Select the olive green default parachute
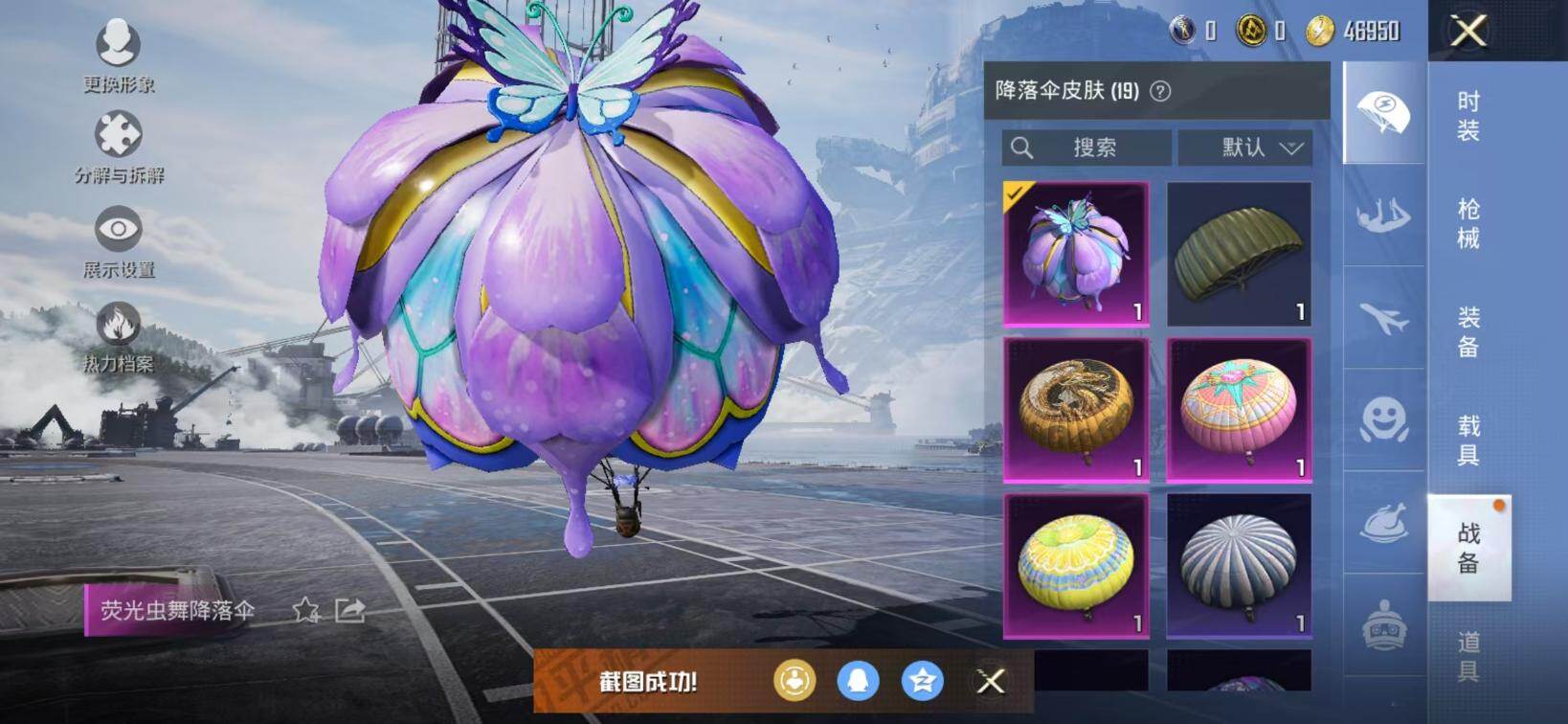 (1239, 254)
